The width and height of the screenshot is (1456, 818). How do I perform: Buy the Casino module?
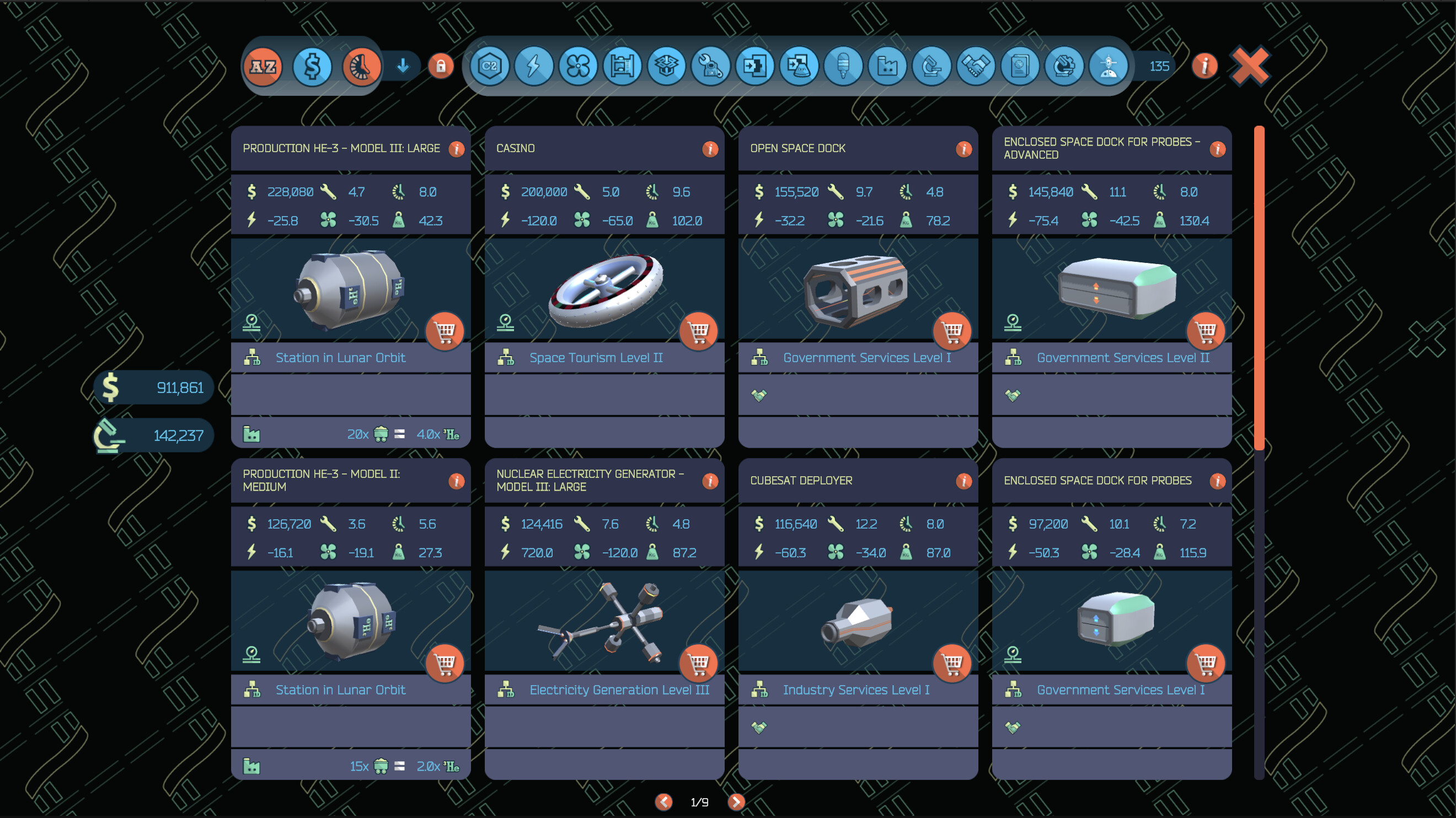pos(699,331)
